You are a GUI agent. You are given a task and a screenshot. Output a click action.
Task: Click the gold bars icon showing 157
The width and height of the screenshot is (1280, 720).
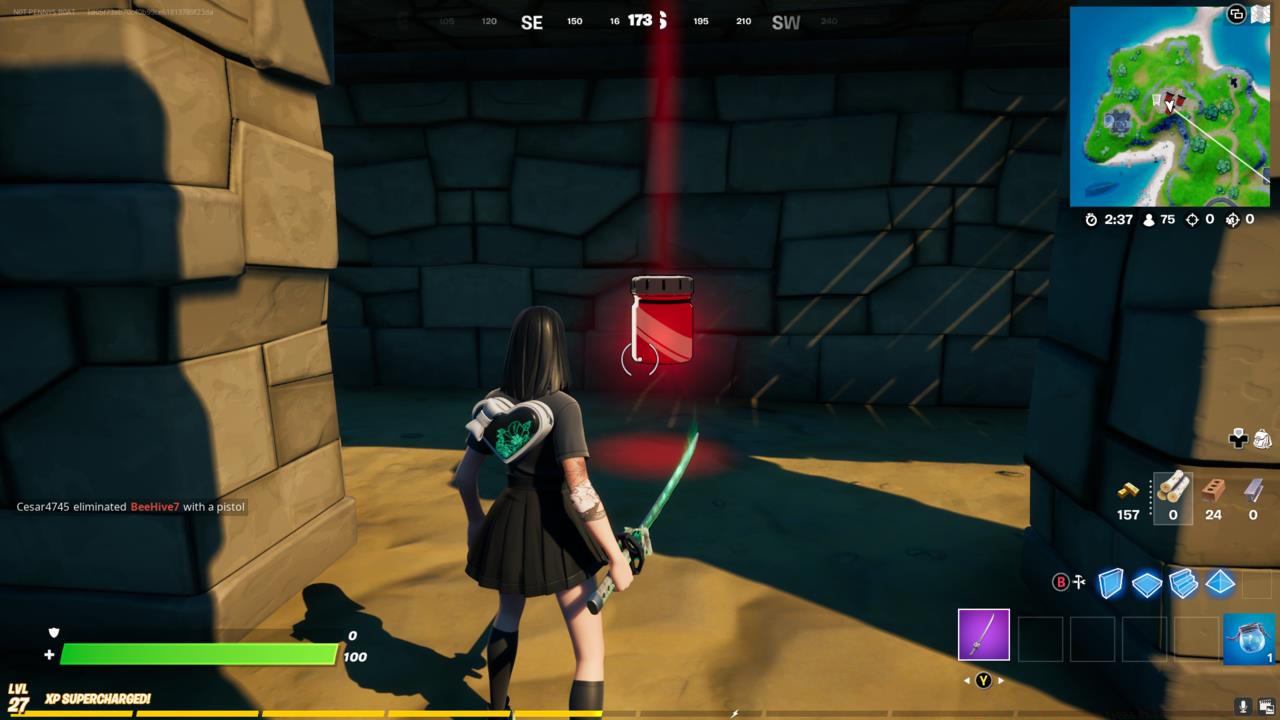(x=1128, y=490)
